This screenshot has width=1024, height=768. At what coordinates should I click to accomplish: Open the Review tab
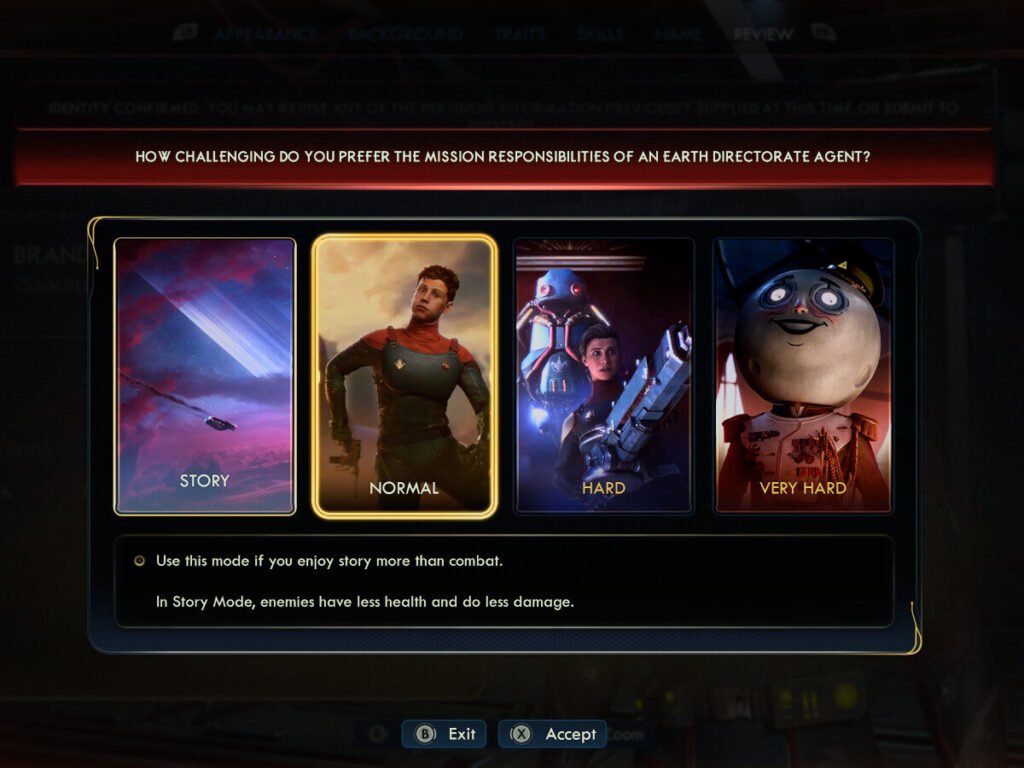pyautogui.click(x=763, y=34)
